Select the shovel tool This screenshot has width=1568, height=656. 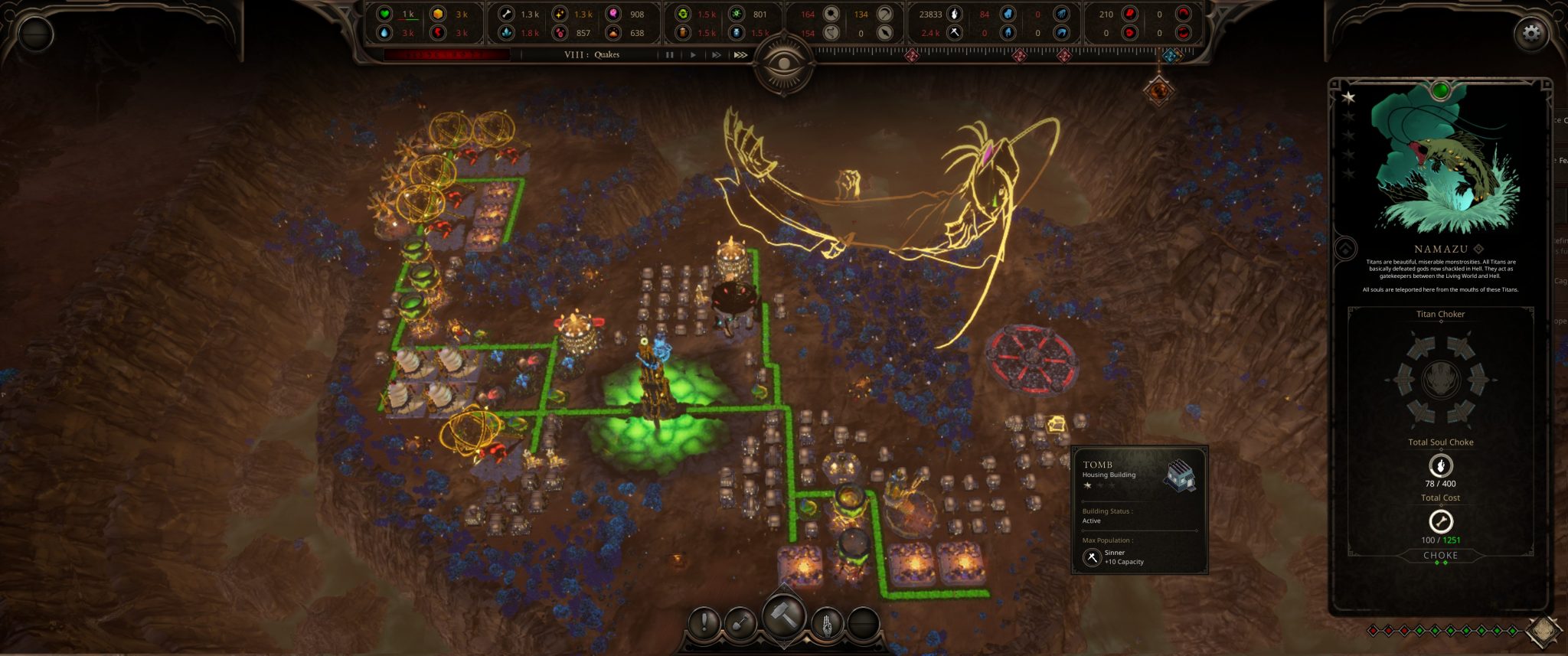(740, 623)
